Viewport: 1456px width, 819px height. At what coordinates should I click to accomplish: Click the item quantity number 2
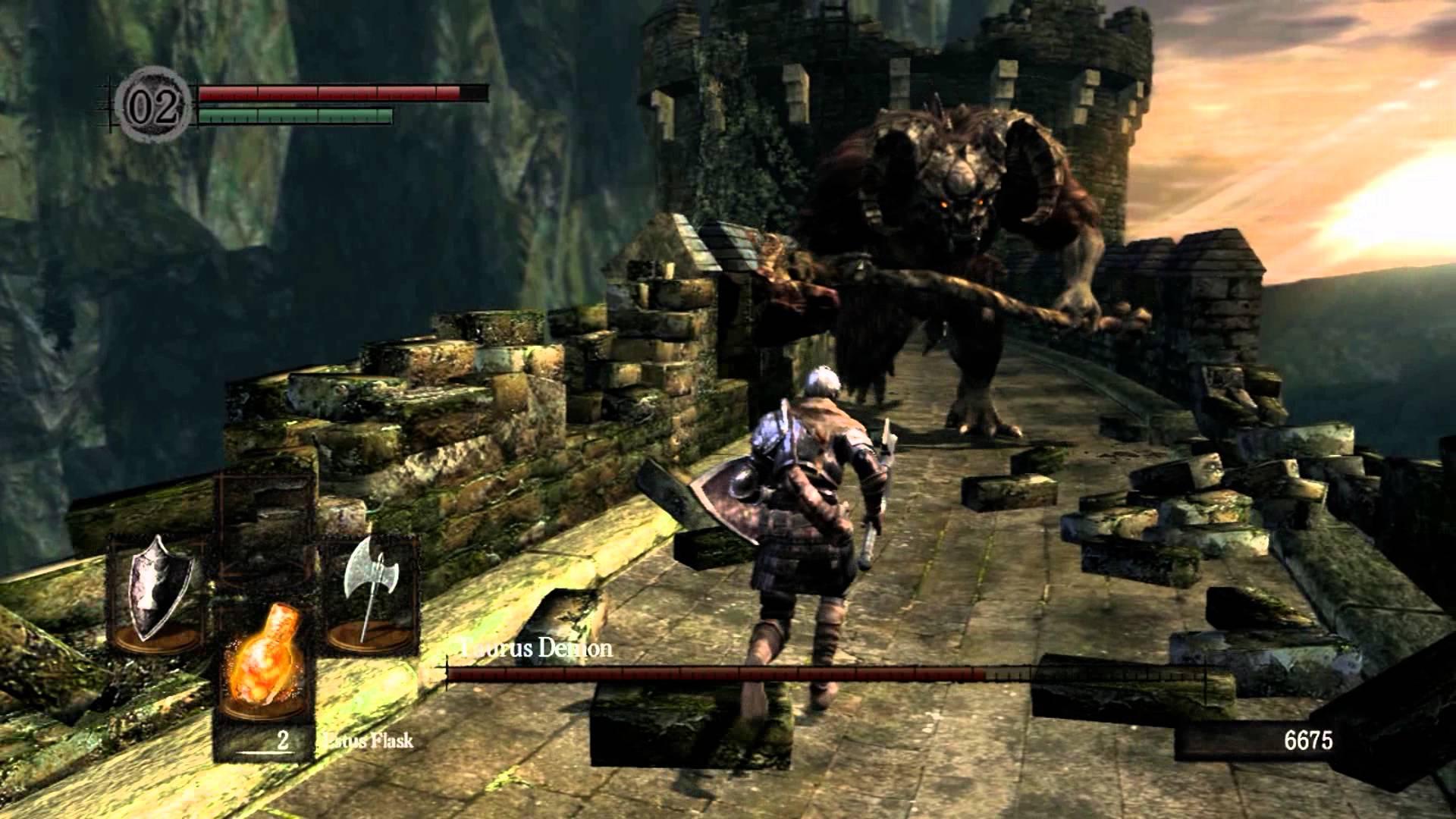(x=282, y=739)
